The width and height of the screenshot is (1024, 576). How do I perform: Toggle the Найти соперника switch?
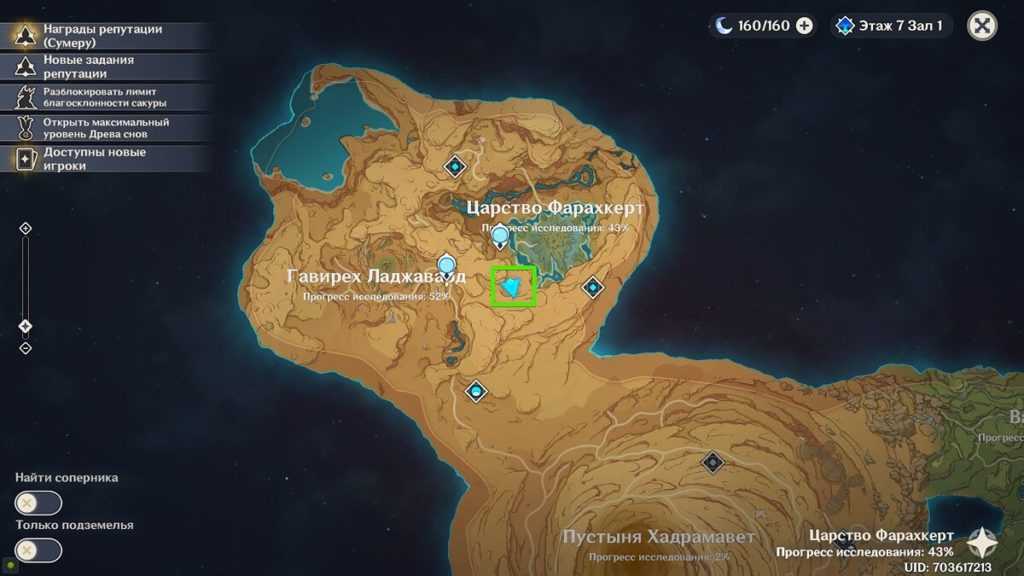(x=38, y=503)
